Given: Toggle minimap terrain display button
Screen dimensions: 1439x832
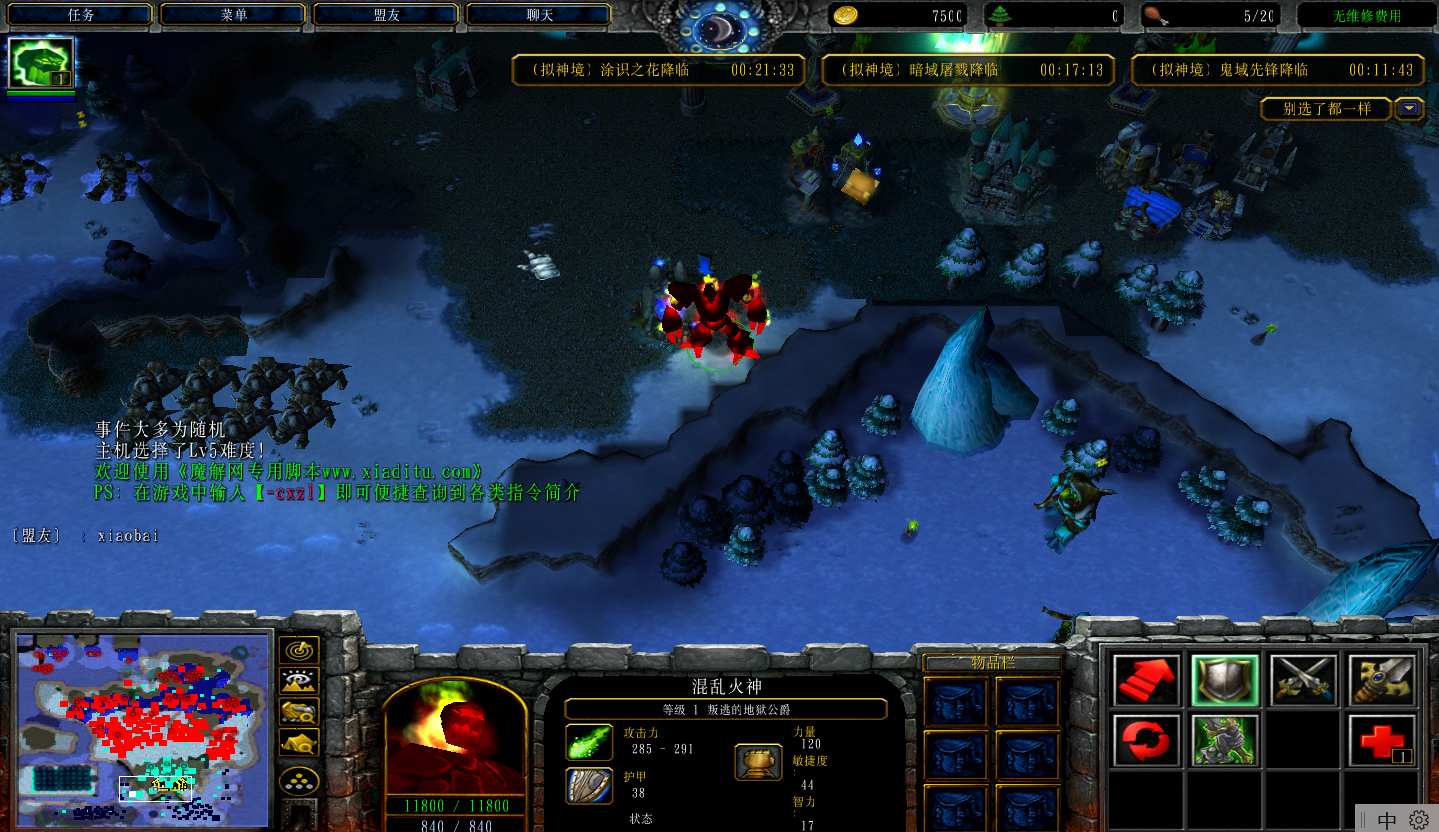Looking at the screenshot, I should (x=300, y=681).
